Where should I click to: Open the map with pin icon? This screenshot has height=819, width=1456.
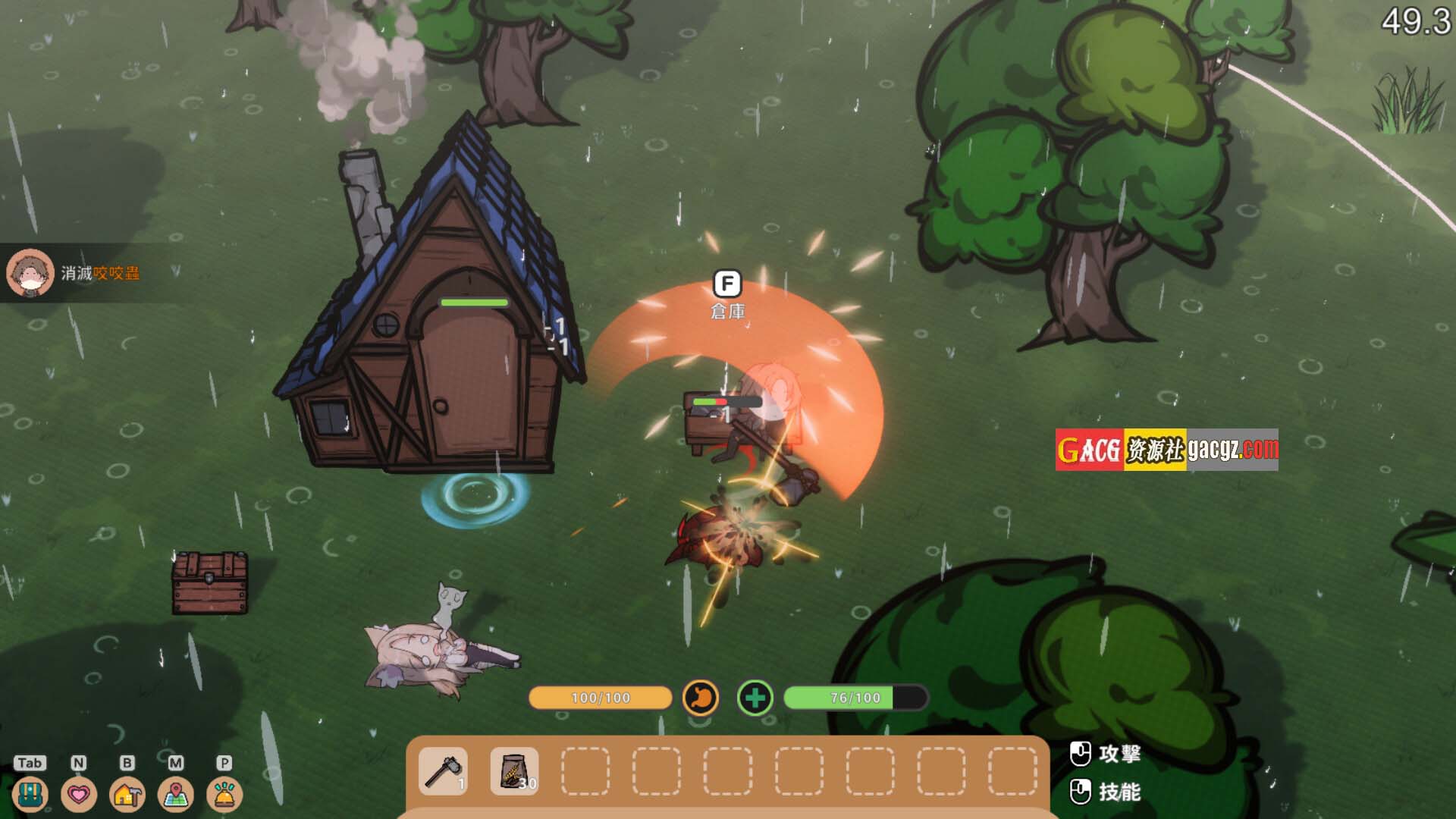(x=176, y=794)
